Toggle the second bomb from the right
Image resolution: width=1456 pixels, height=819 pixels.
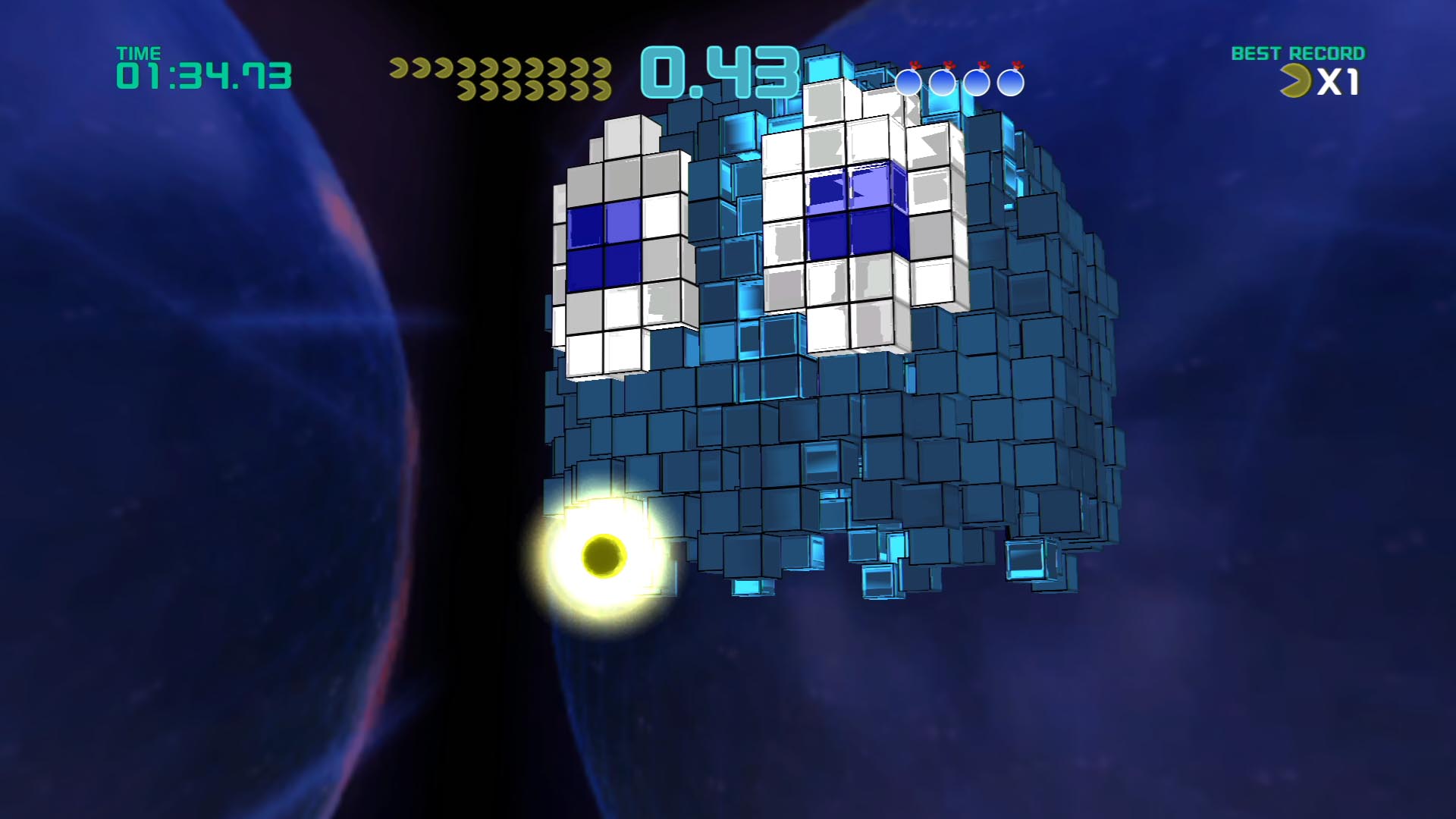[x=977, y=82]
